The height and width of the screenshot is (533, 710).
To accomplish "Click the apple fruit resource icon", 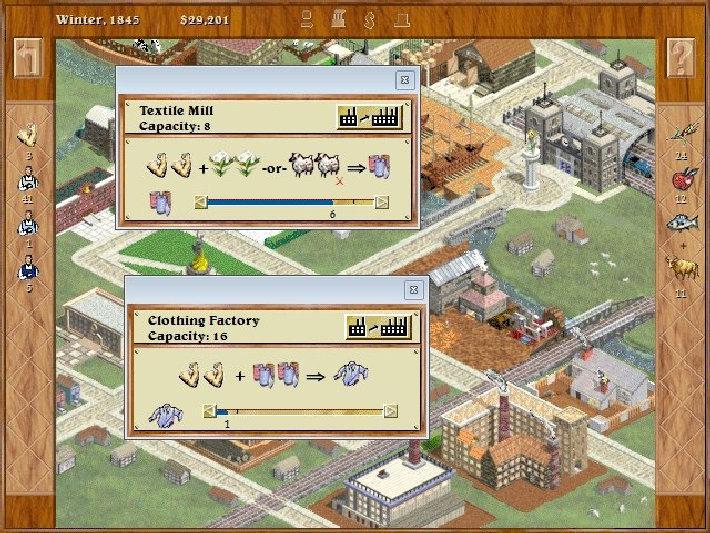I will pos(681,182).
